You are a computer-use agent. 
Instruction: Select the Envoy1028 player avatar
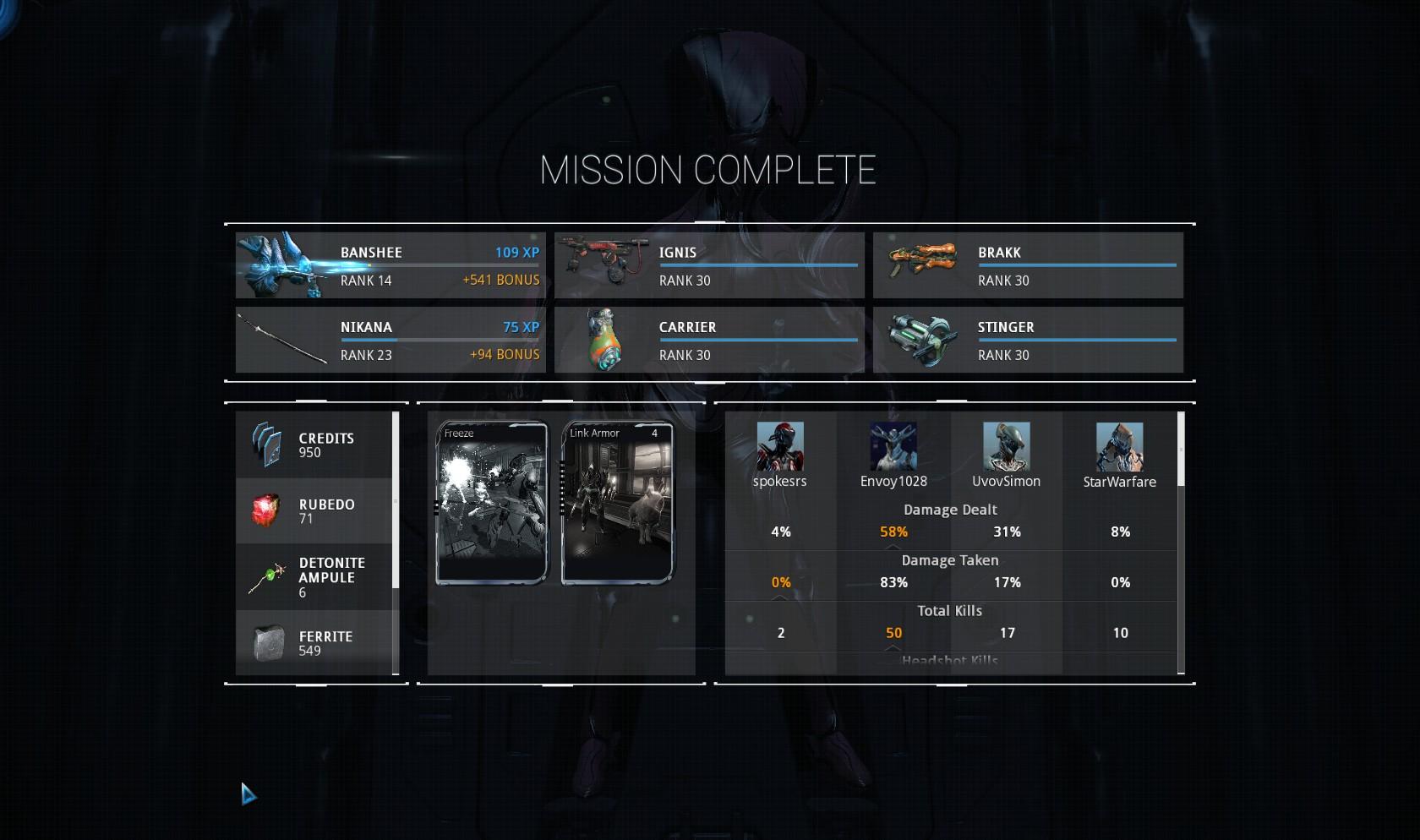pos(893,446)
